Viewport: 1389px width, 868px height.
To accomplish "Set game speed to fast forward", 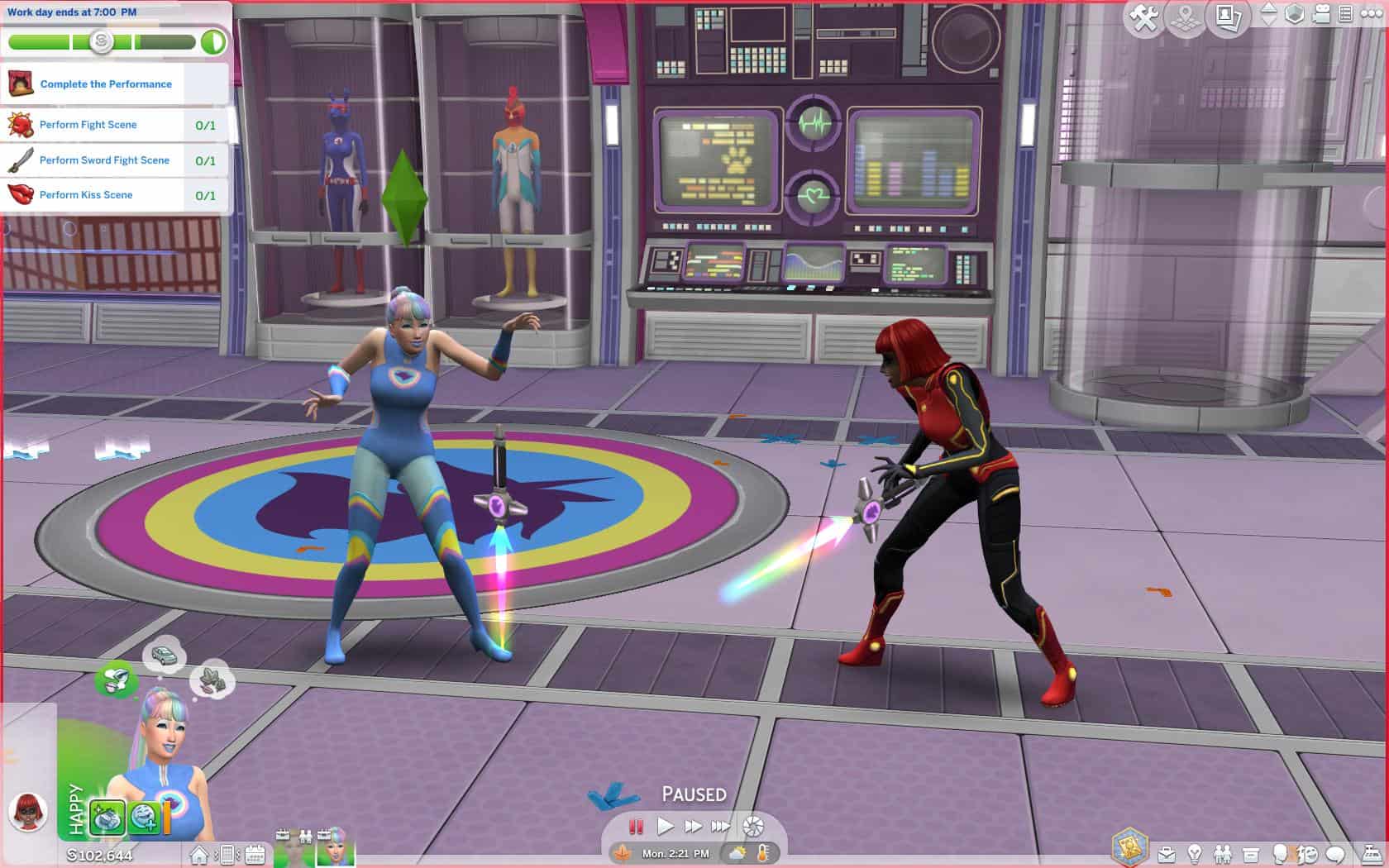I will (693, 826).
